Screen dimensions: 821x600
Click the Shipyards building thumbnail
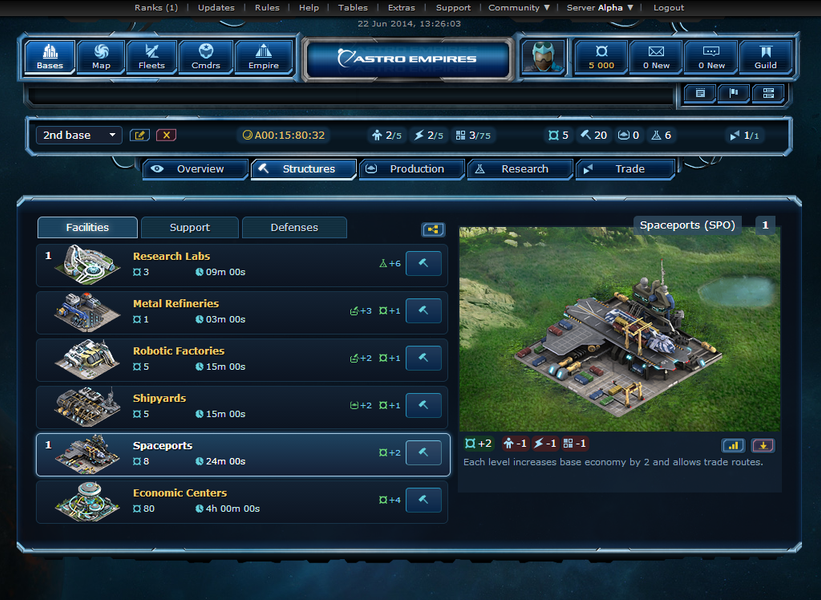(86, 406)
